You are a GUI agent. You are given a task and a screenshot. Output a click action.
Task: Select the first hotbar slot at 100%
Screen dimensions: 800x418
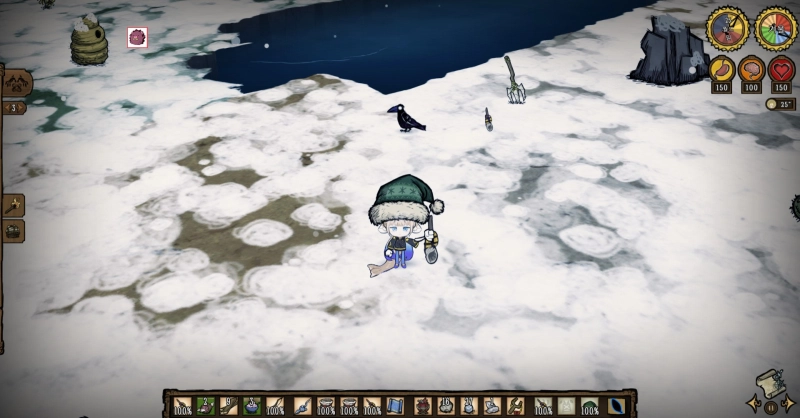tap(182, 405)
